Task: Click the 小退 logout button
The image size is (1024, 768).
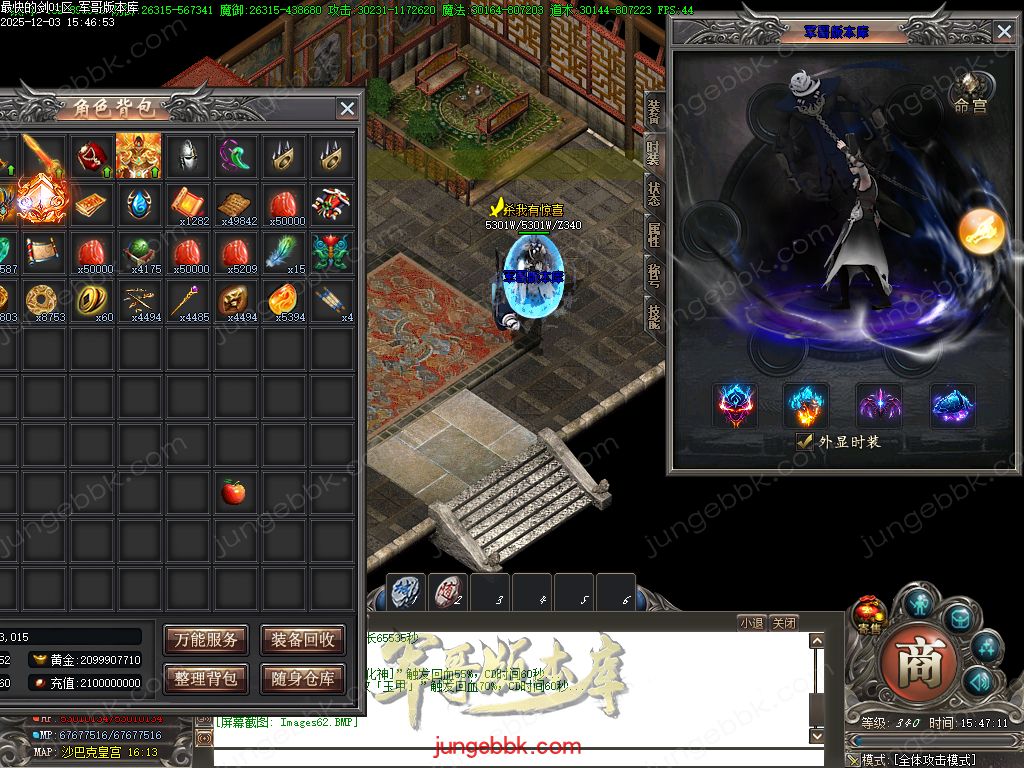Action: [752, 623]
